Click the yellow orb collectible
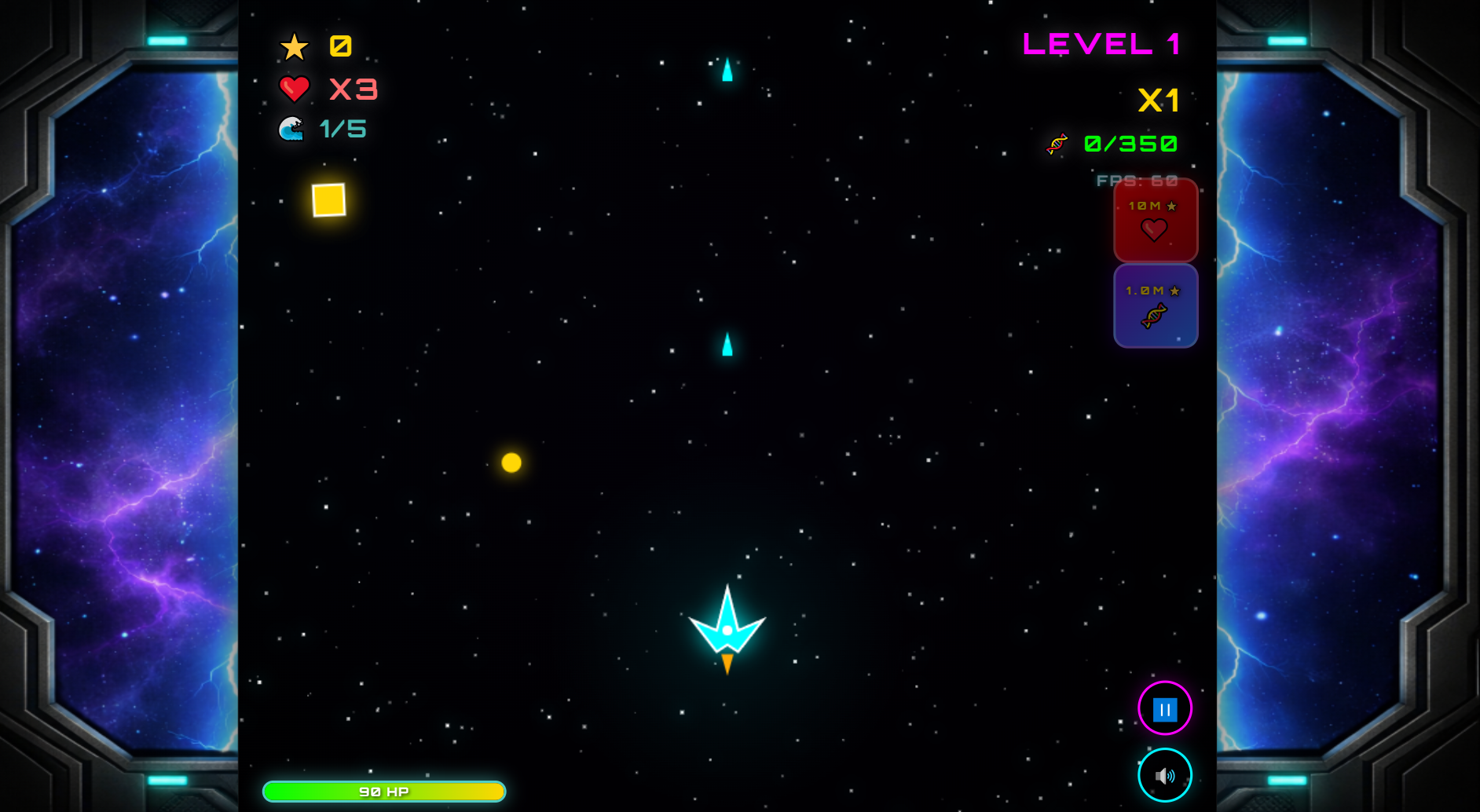This screenshot has width=1480, height=812. [513, 463]
